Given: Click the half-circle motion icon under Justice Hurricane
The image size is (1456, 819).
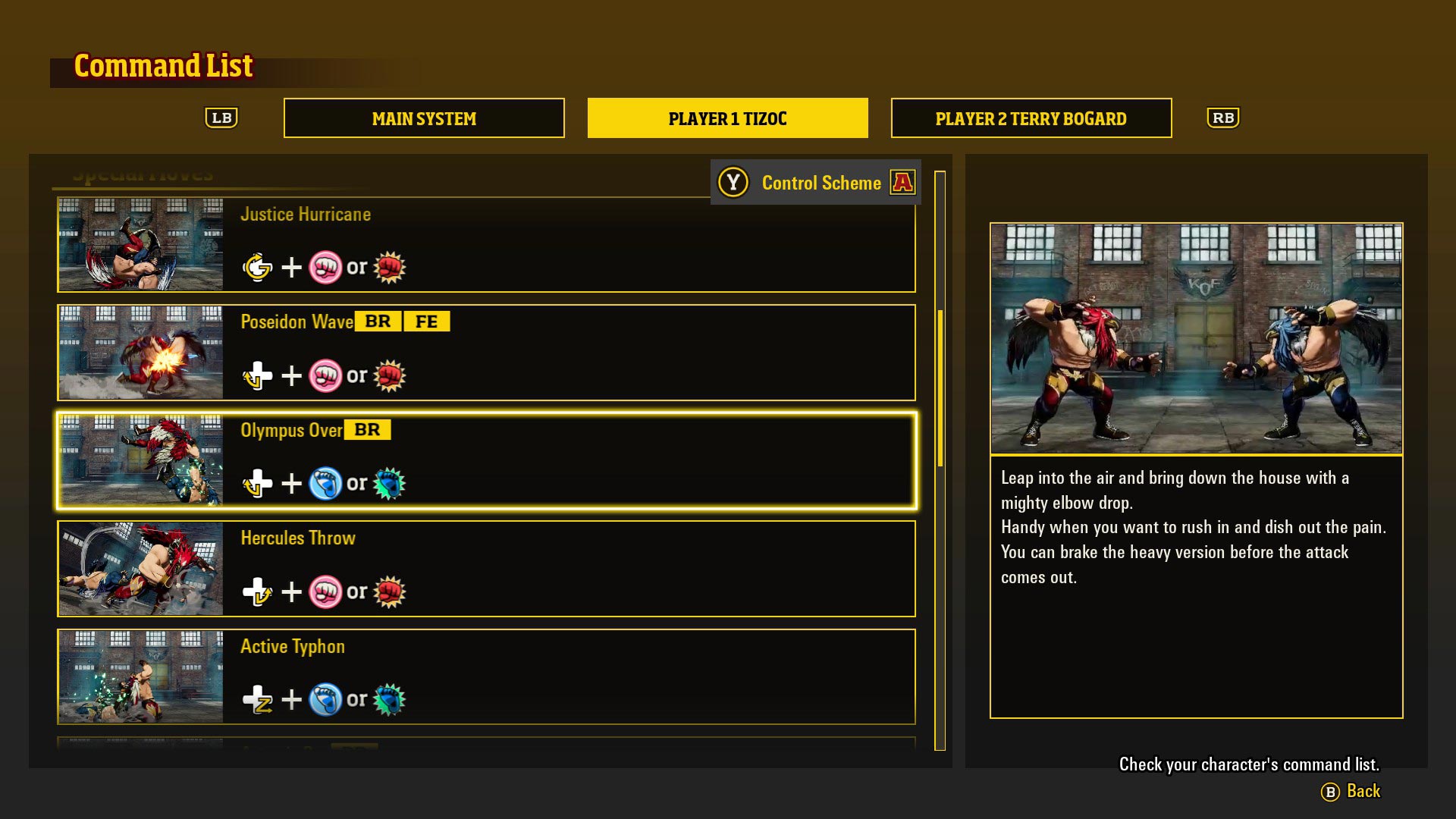Looking at the screenshot, I should click(x=257, y=267).
